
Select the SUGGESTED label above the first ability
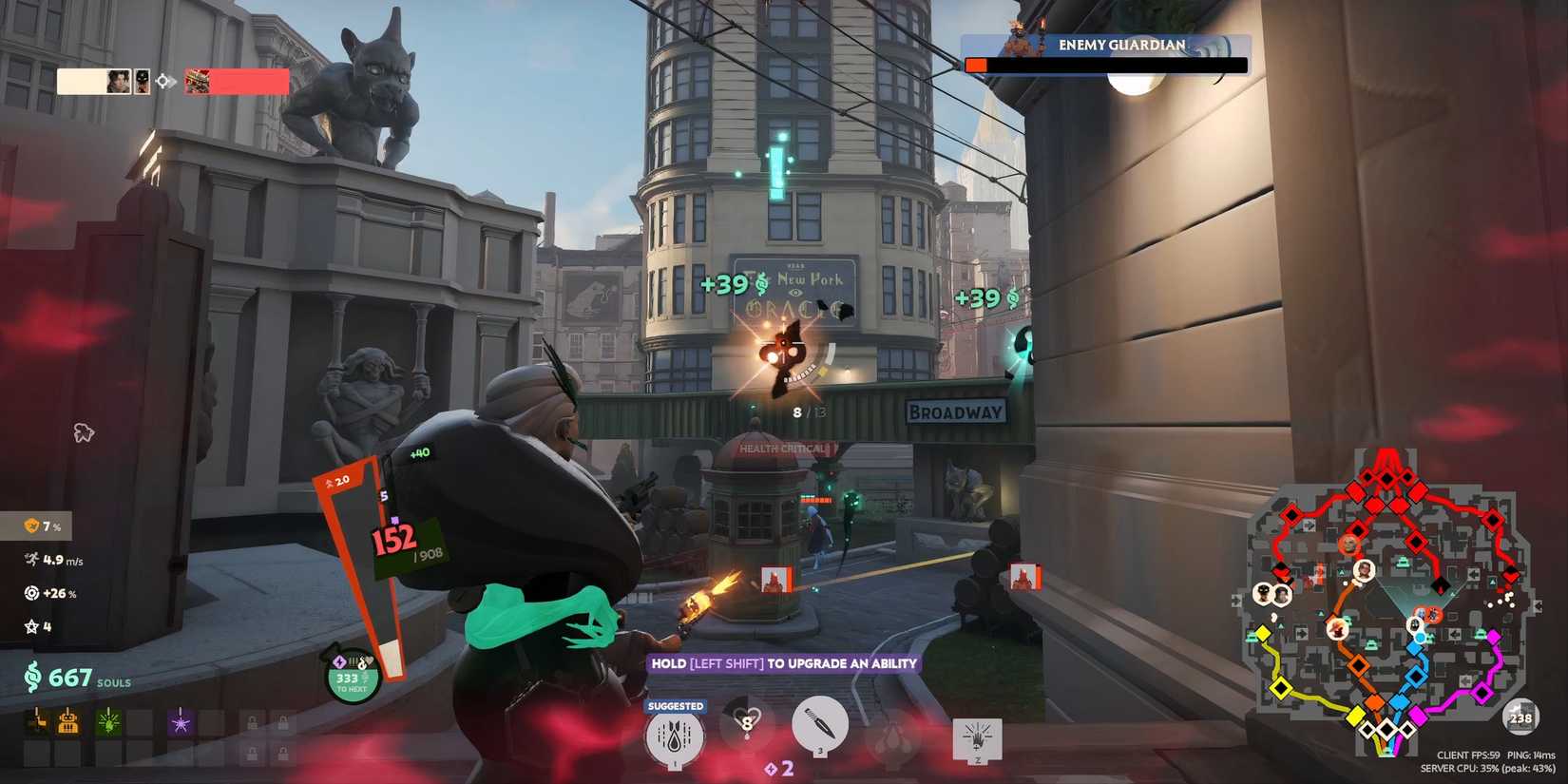coord(675,706)
